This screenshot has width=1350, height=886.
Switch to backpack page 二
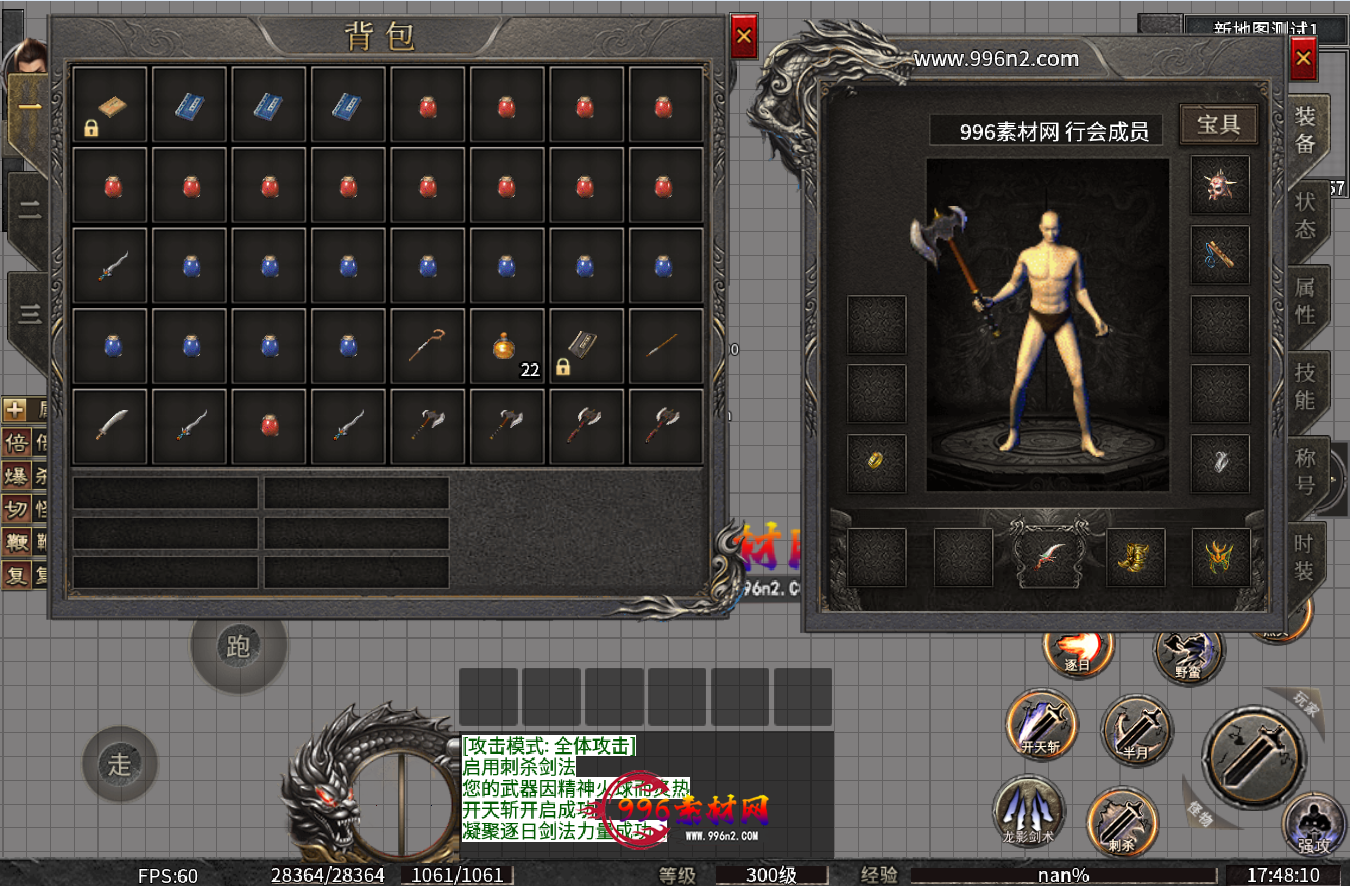click(x=30, y=211)
